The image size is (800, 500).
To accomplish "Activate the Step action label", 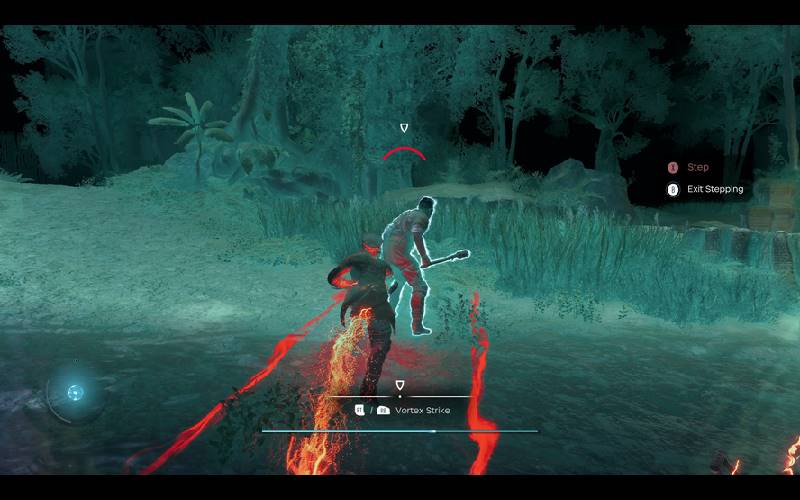I will pos(697,168).
